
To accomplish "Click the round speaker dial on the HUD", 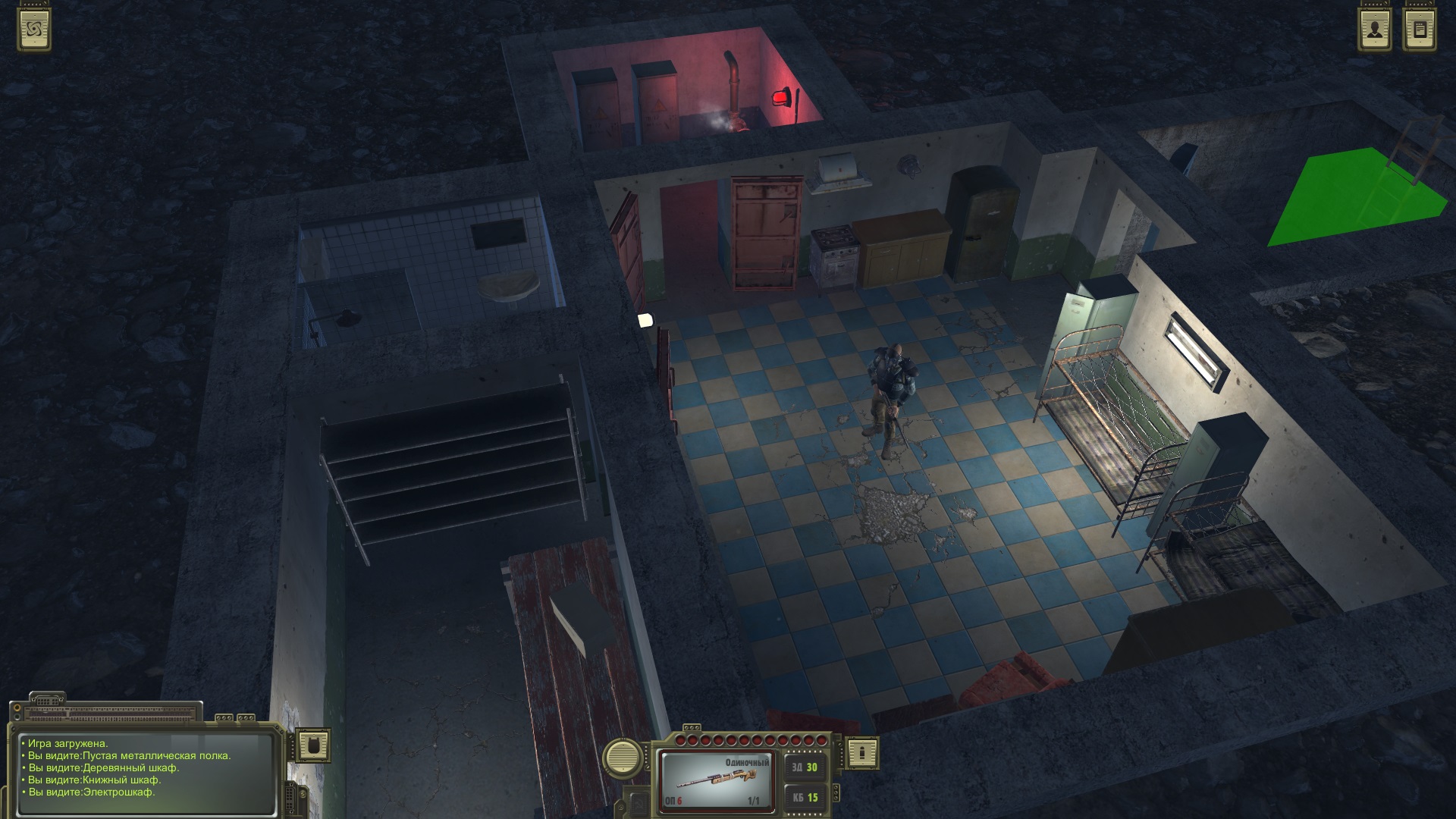I will (x=623, y=757).
